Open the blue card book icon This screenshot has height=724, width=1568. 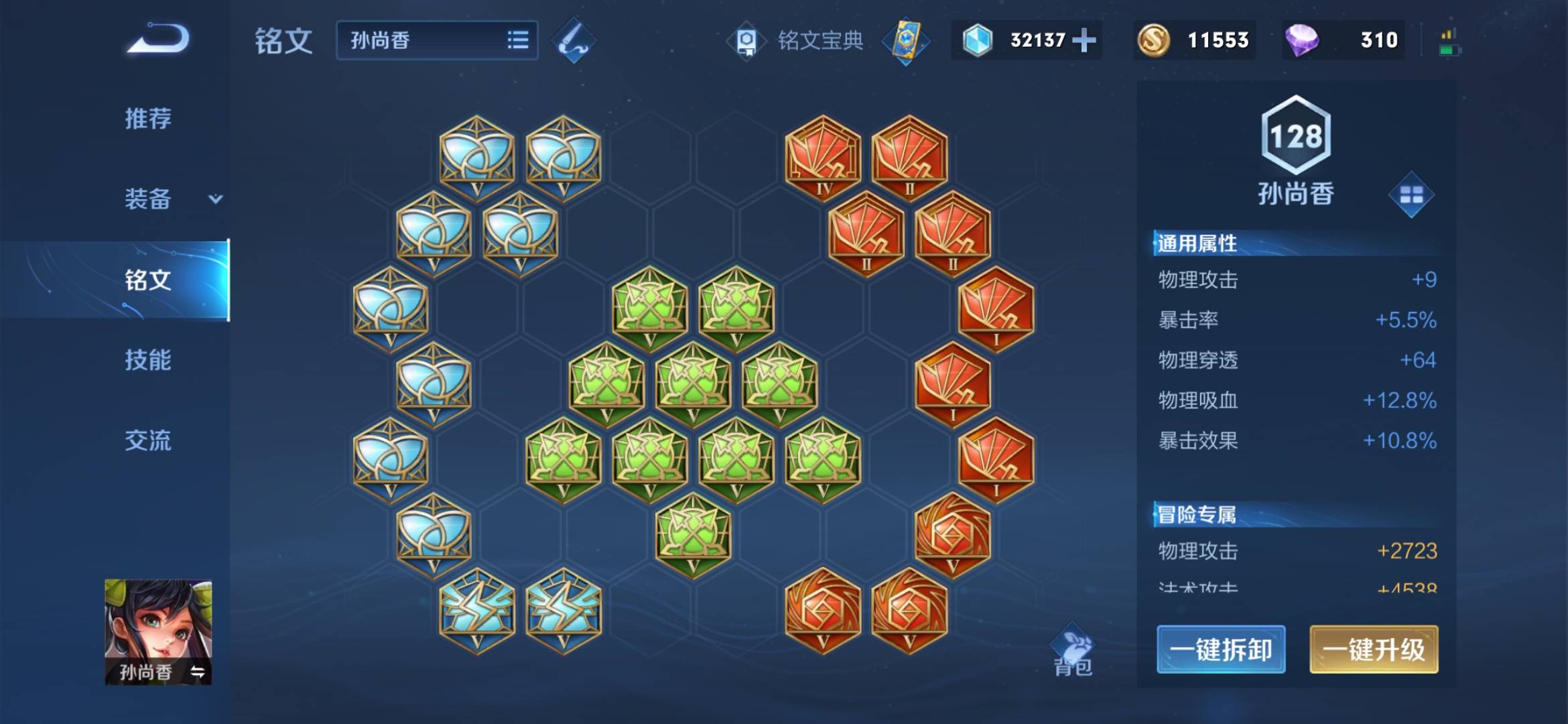pyautogui.click(x=905, y=41)
